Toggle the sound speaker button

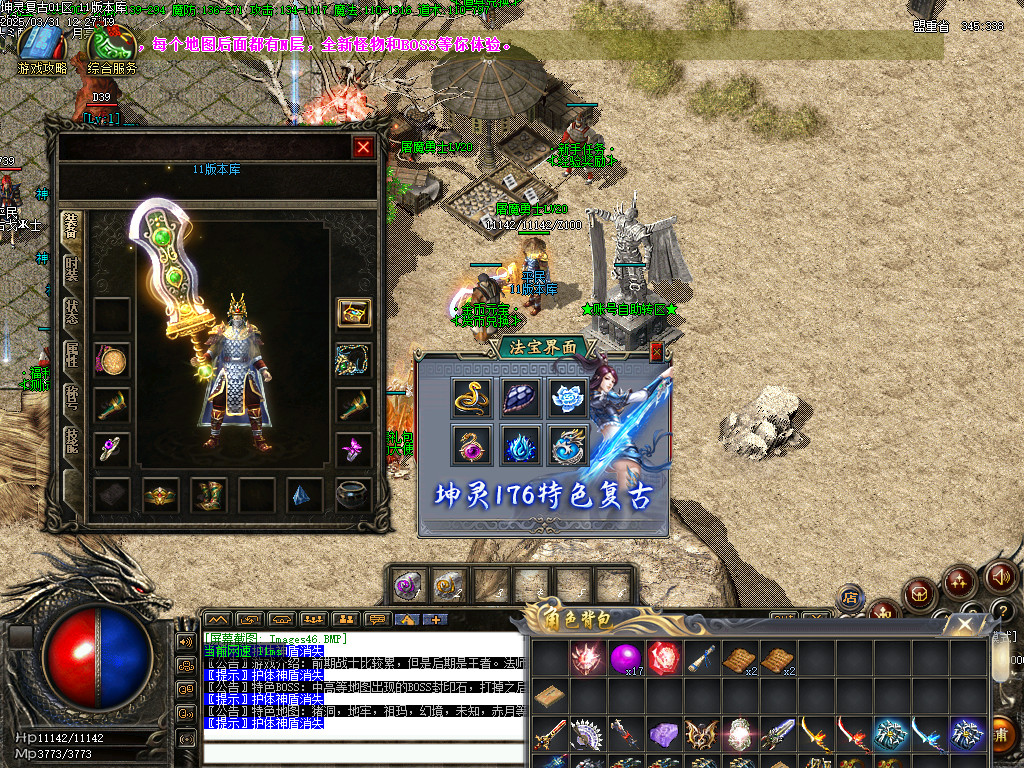tap(1001, 577)
